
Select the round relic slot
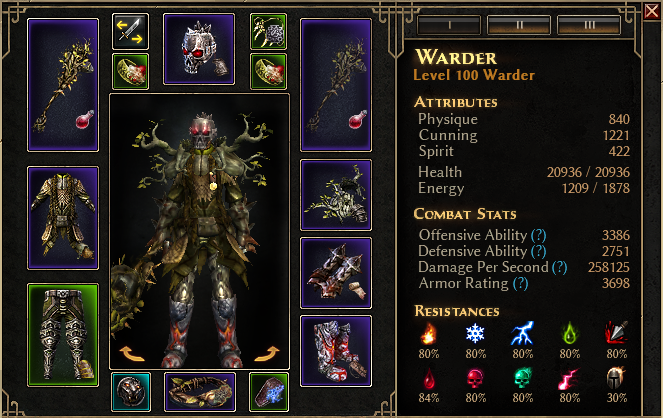pyautogui.click(x=131, y=392)
